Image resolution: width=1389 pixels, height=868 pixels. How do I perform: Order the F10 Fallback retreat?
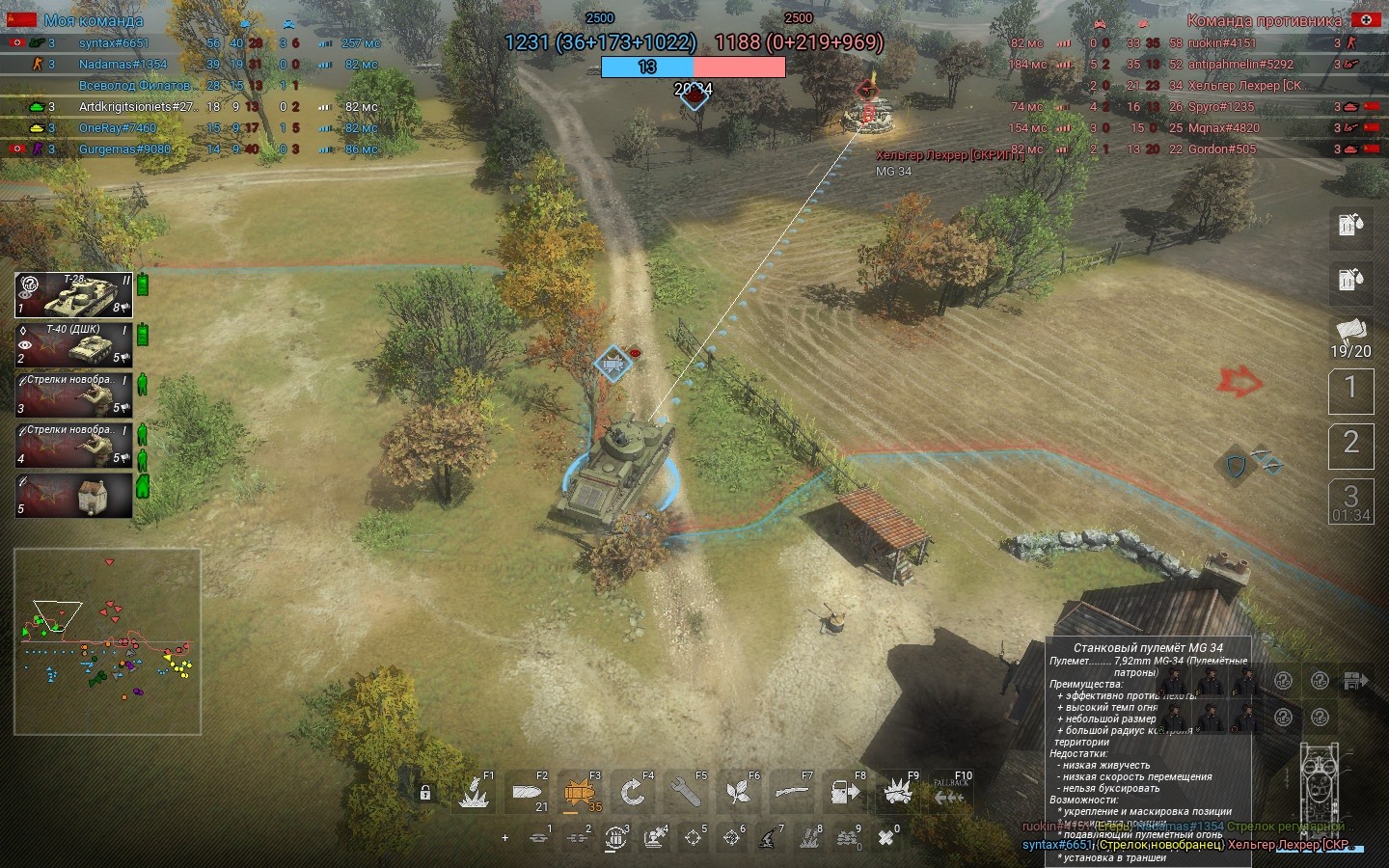click(x=950, y=793)
